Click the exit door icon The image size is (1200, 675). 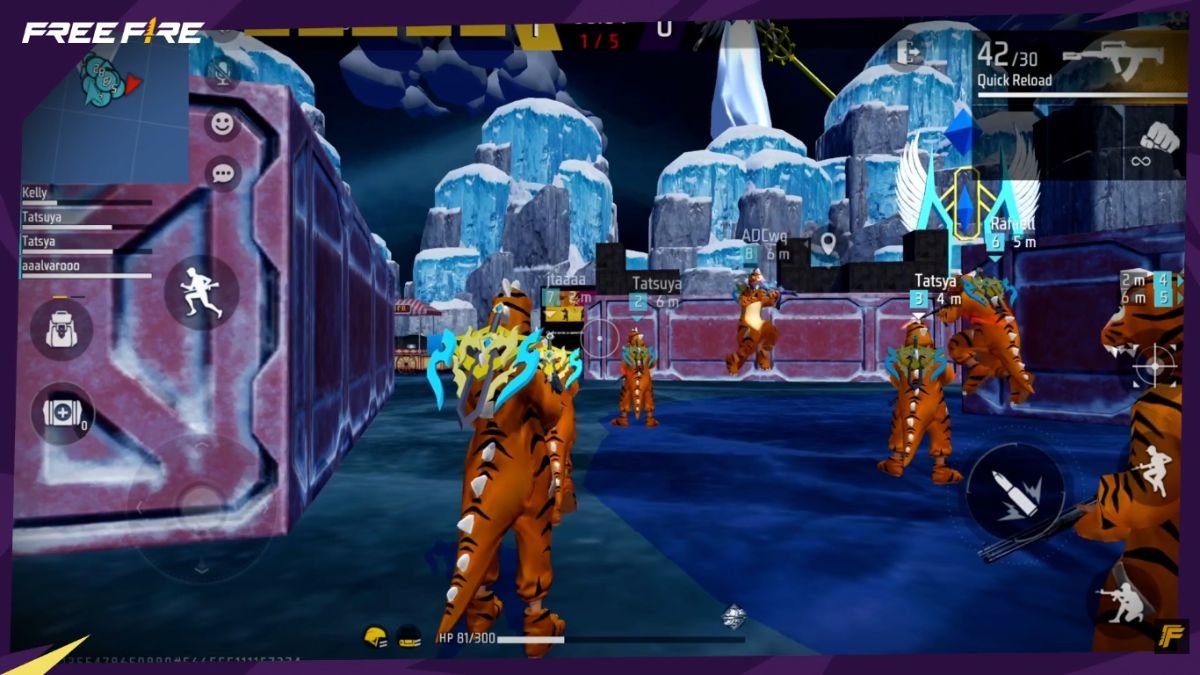pyautogui.click(x=909, y=52)
